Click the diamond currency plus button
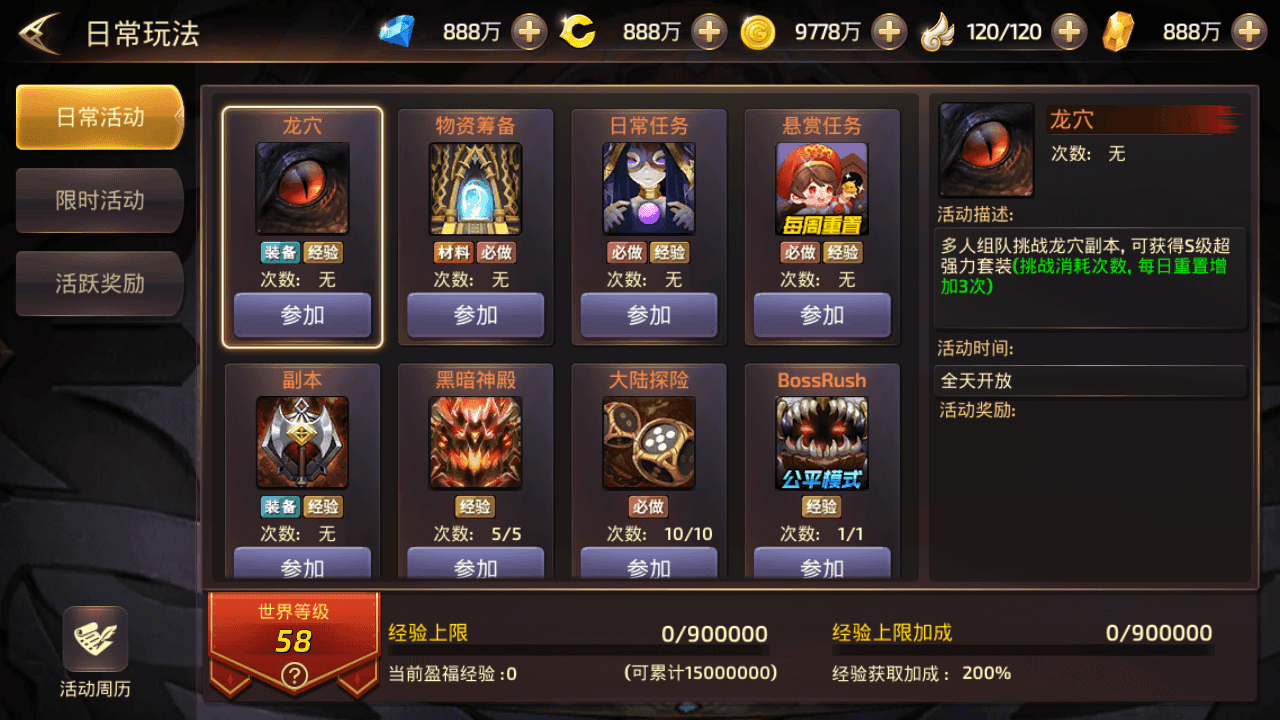 click(529, 31)
